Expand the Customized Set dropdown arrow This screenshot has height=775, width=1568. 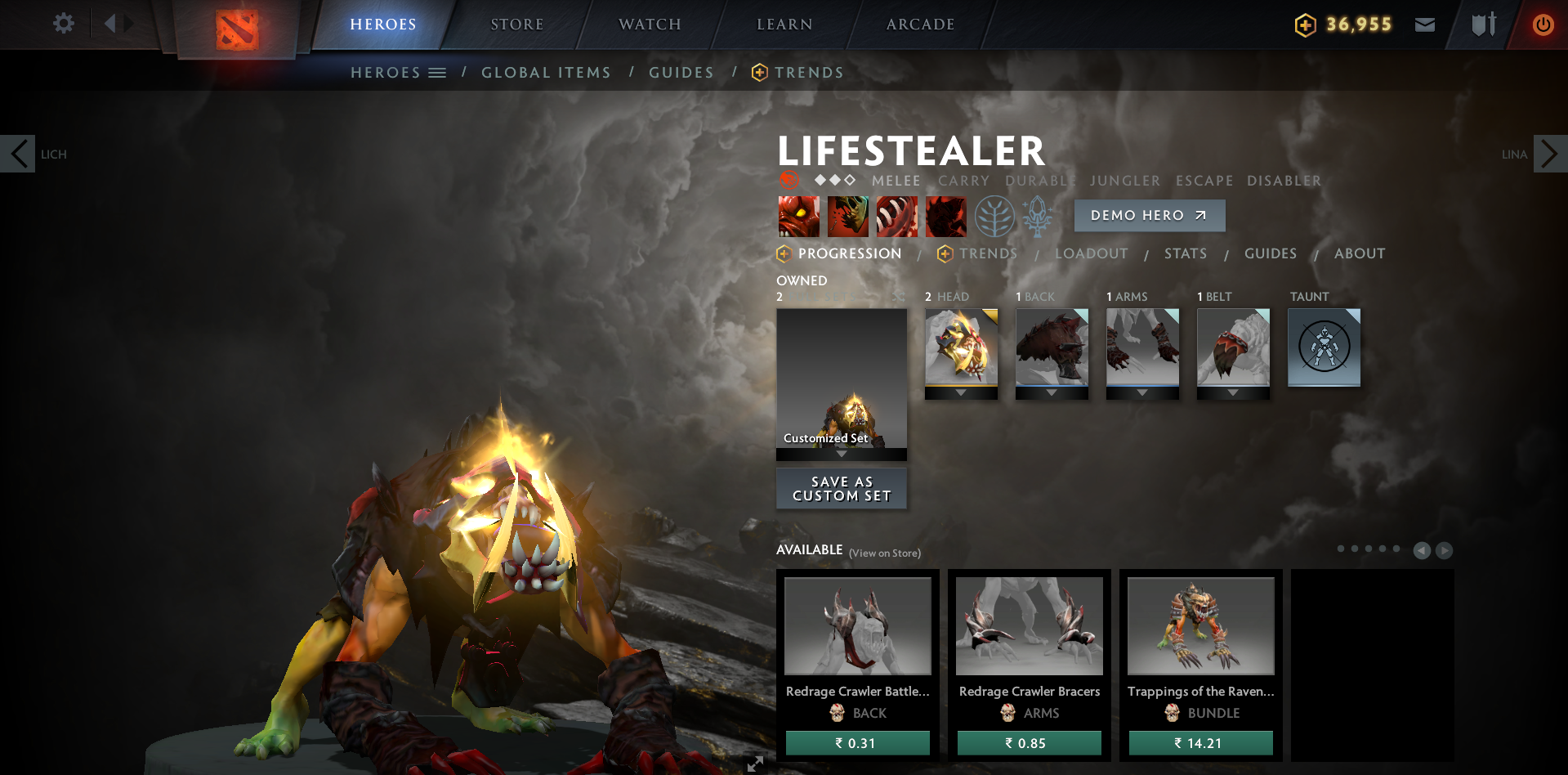[841, 453]
